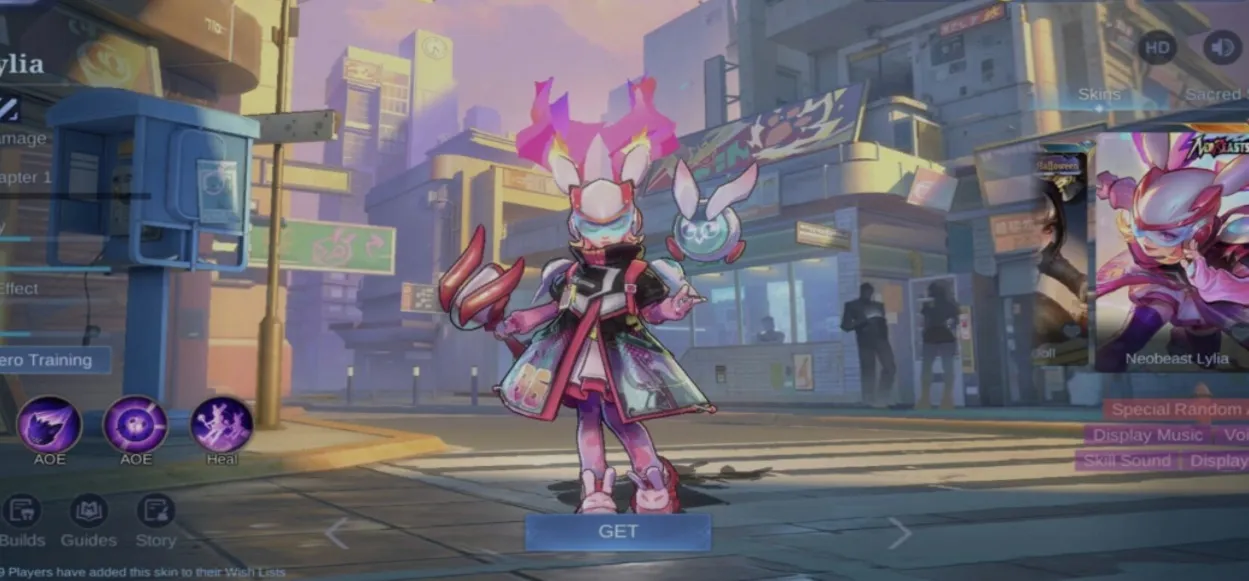The height and width of the screenshot is (581, 1249).
Task: Toggle the HD quality button
Action: click(1157, 47)
